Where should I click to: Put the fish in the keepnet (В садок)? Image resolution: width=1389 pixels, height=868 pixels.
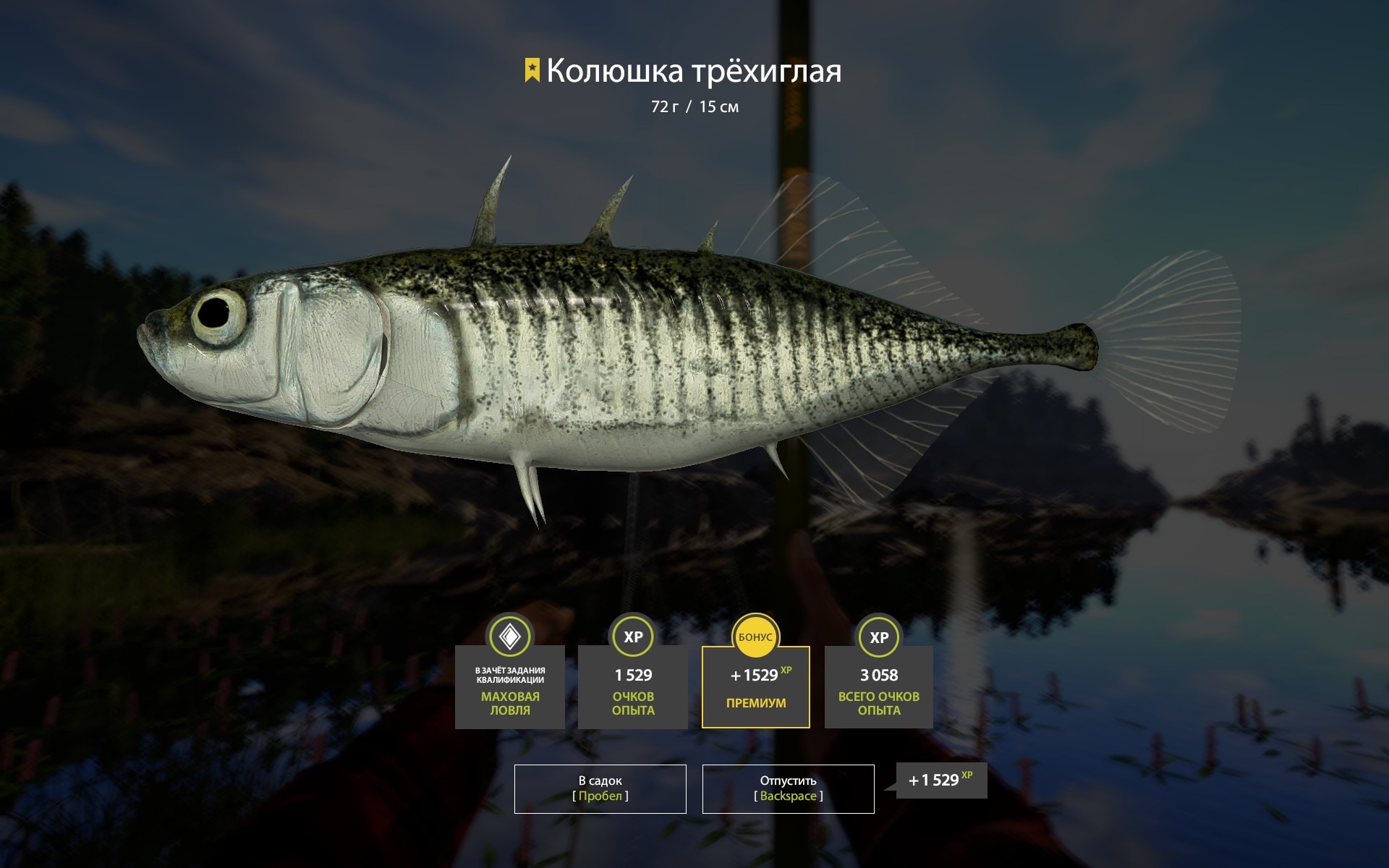[x=600, y=788]
